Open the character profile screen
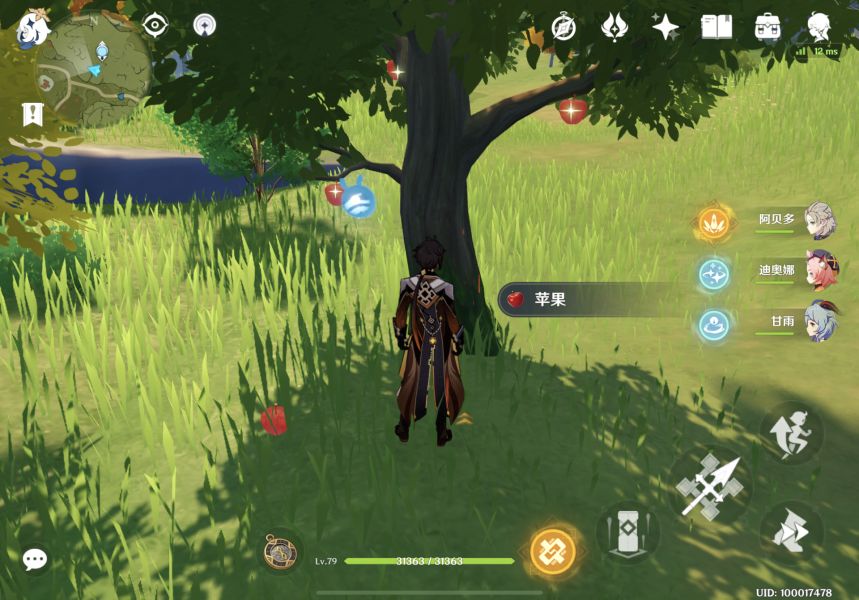This screenshot has height=600, width=859. pos(820,27)
